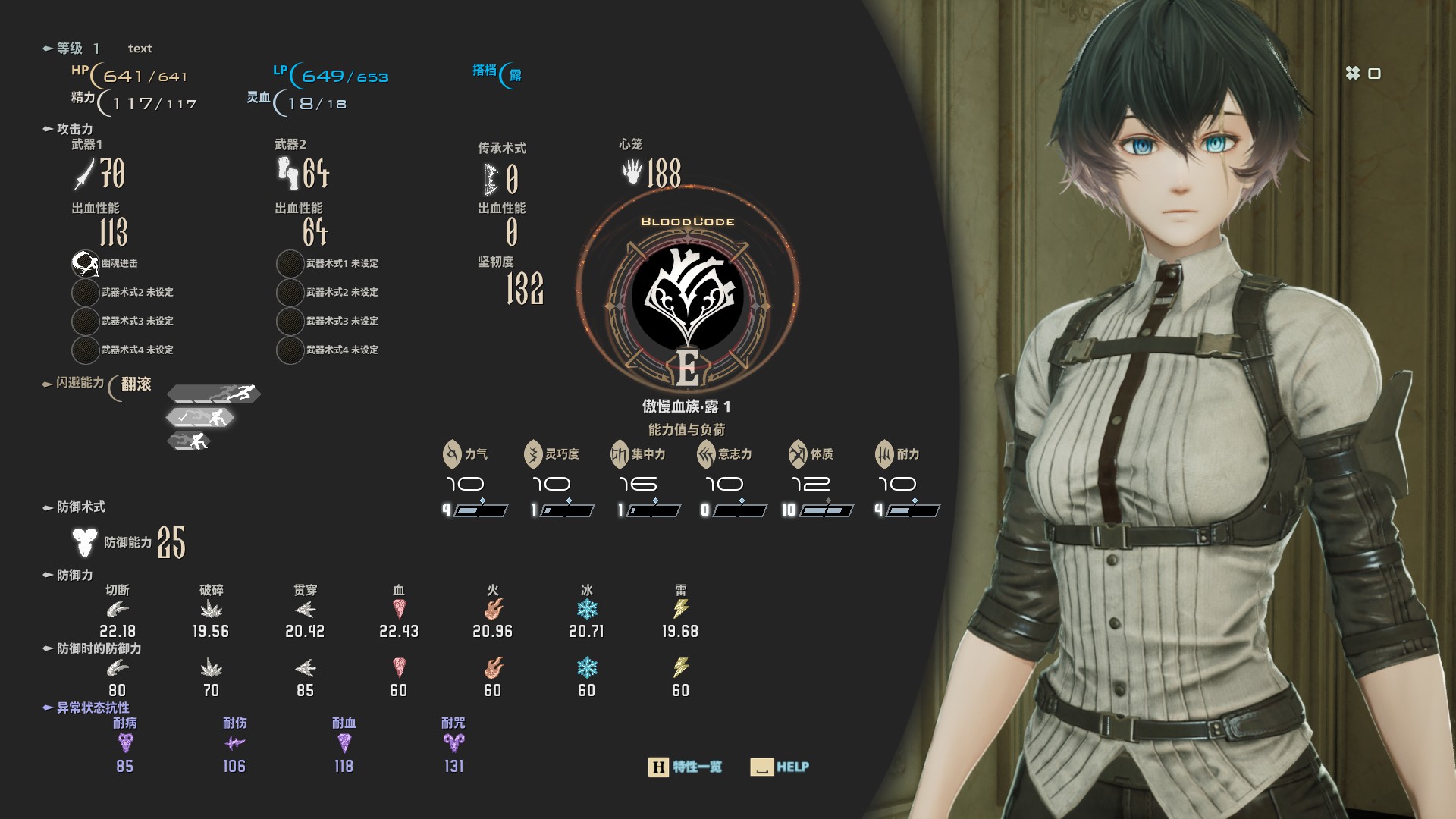Select the 意志力 willpower stat icon
The image size is (1456, 819).
coord(706,454)
